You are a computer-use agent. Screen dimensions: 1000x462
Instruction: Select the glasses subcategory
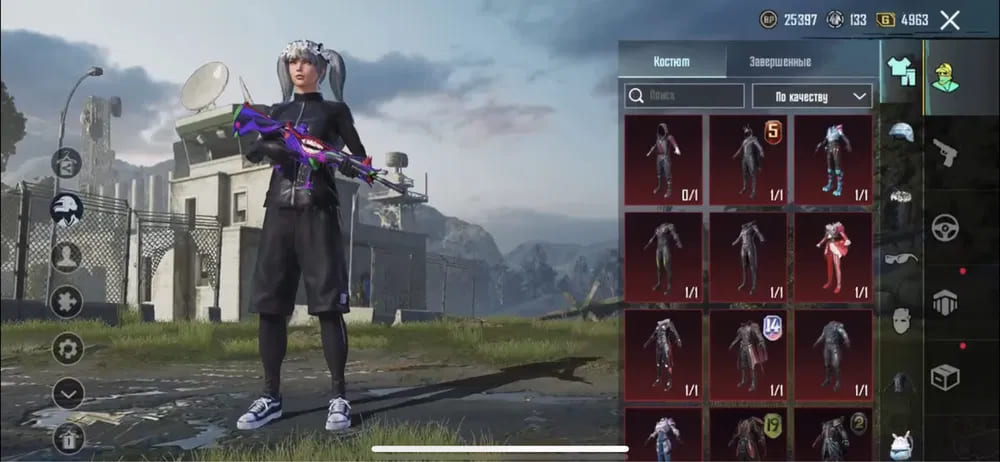point(902,259)
